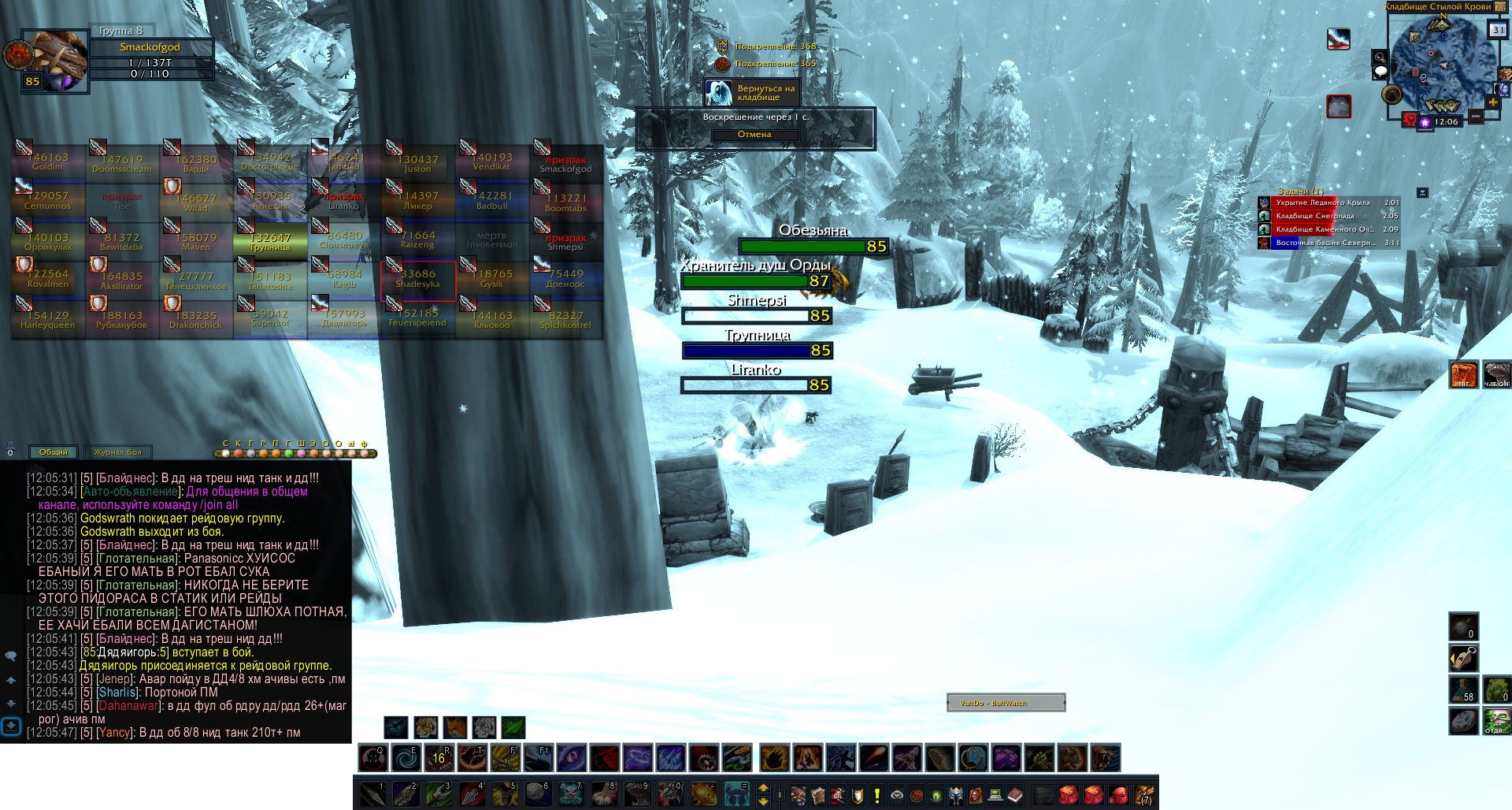Zoom in the minimap with plus button
The width and height of the screenshot is (1512, 810).
[1492, 102]
